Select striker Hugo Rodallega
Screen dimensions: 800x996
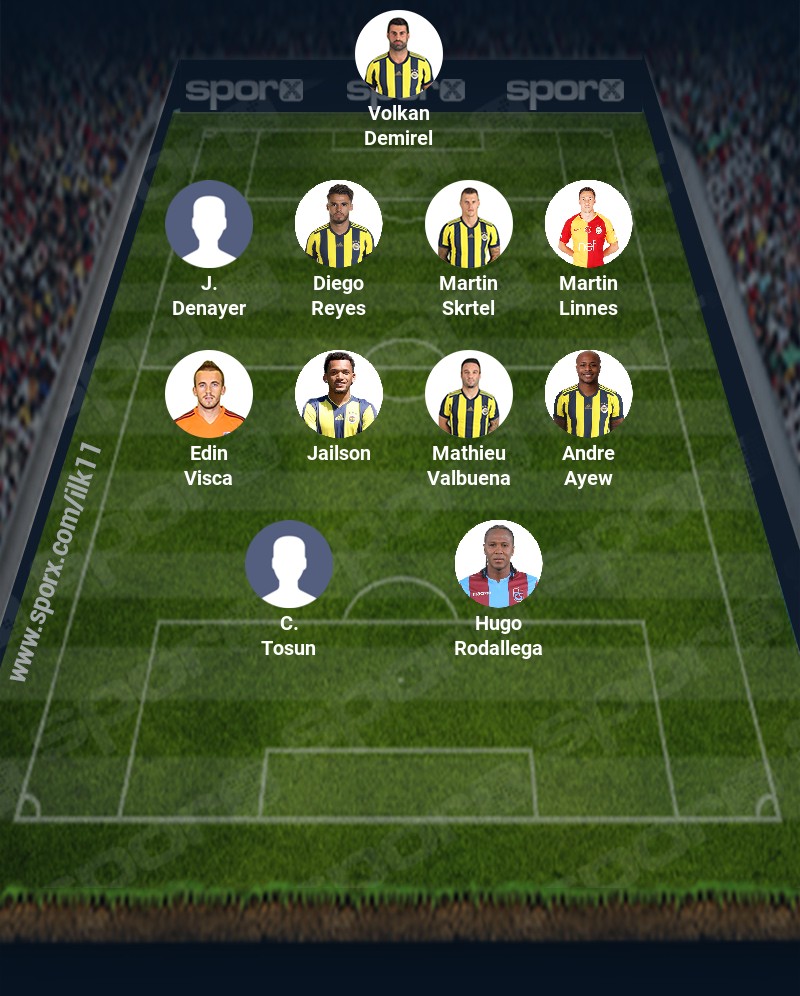pyautogui.click(x=499, y=564)
